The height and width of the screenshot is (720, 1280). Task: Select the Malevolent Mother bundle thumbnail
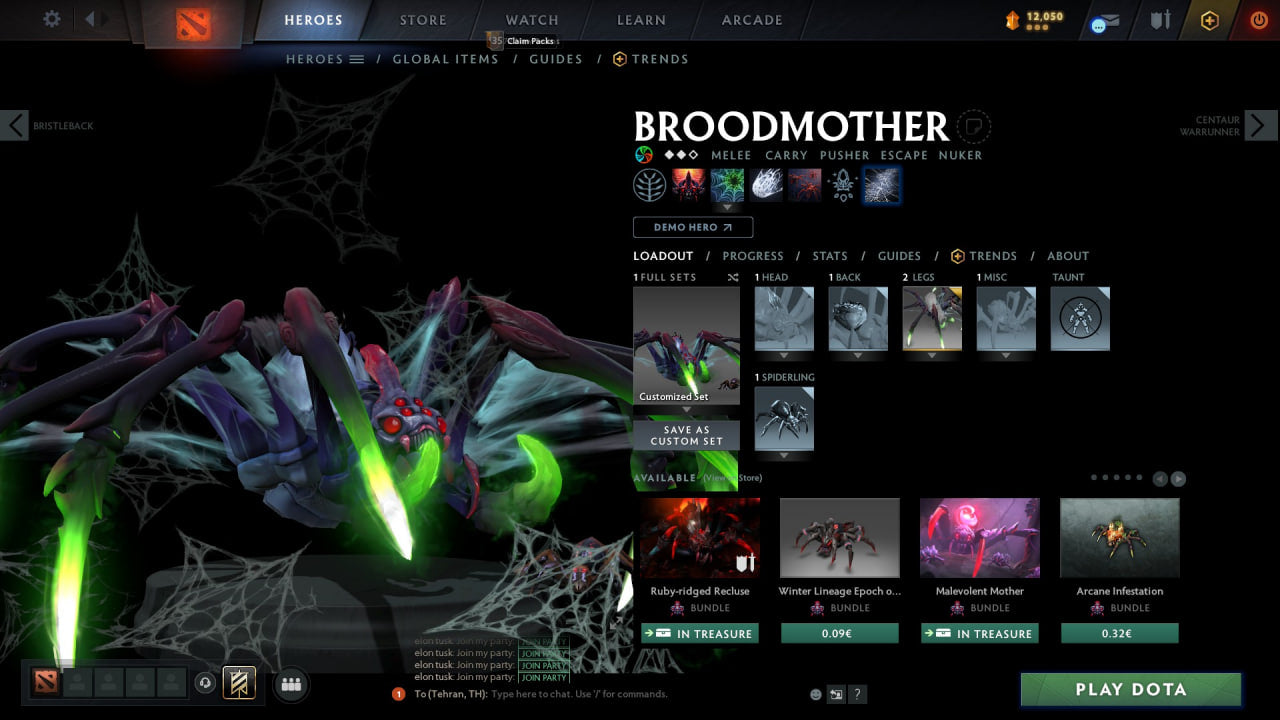[979, 537]
